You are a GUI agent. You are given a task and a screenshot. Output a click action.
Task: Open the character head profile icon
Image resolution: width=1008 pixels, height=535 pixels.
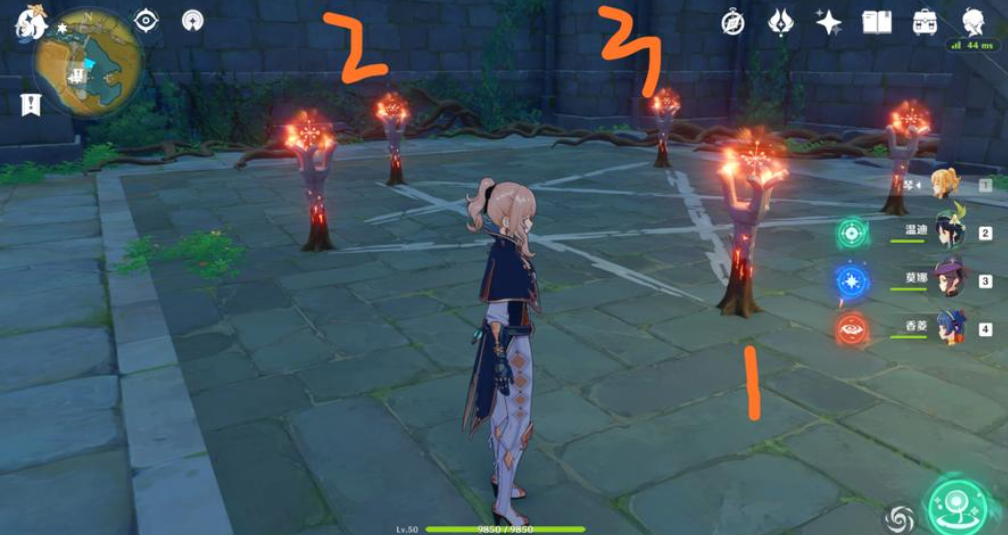(973, 22)
